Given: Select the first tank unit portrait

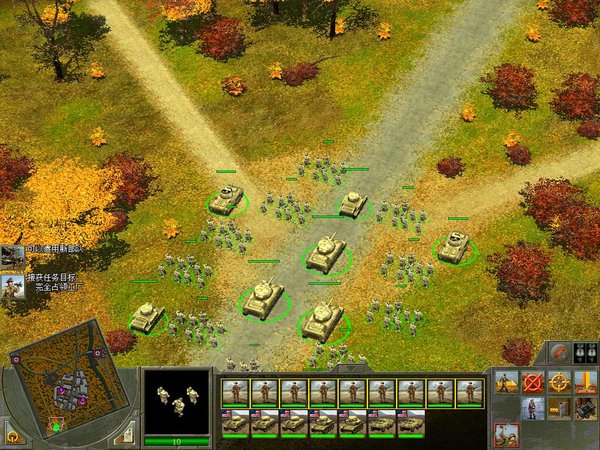Looking at the screenshot, I should click(x=236, y=423).
